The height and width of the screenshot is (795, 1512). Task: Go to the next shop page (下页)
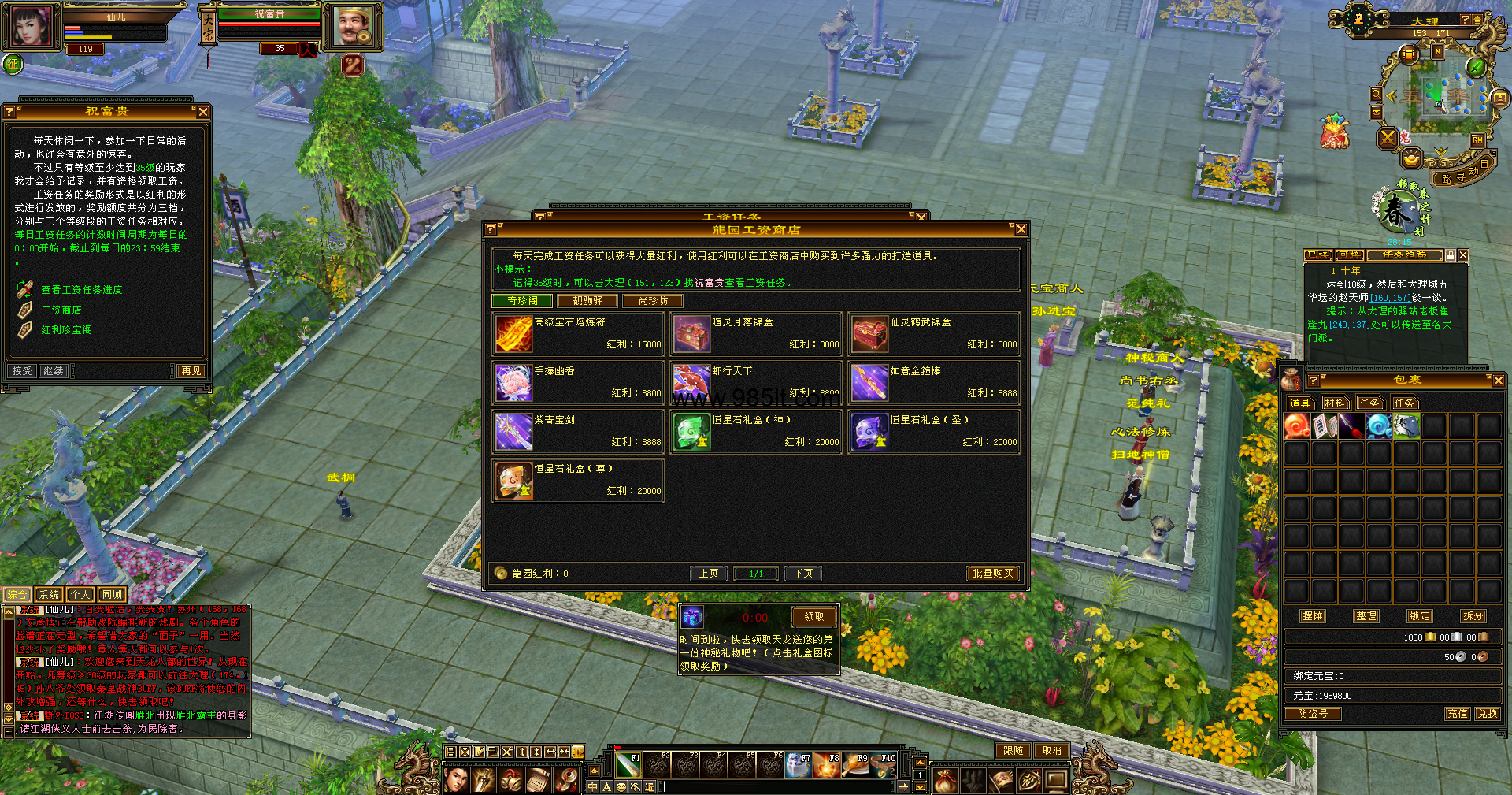point(802,574)
